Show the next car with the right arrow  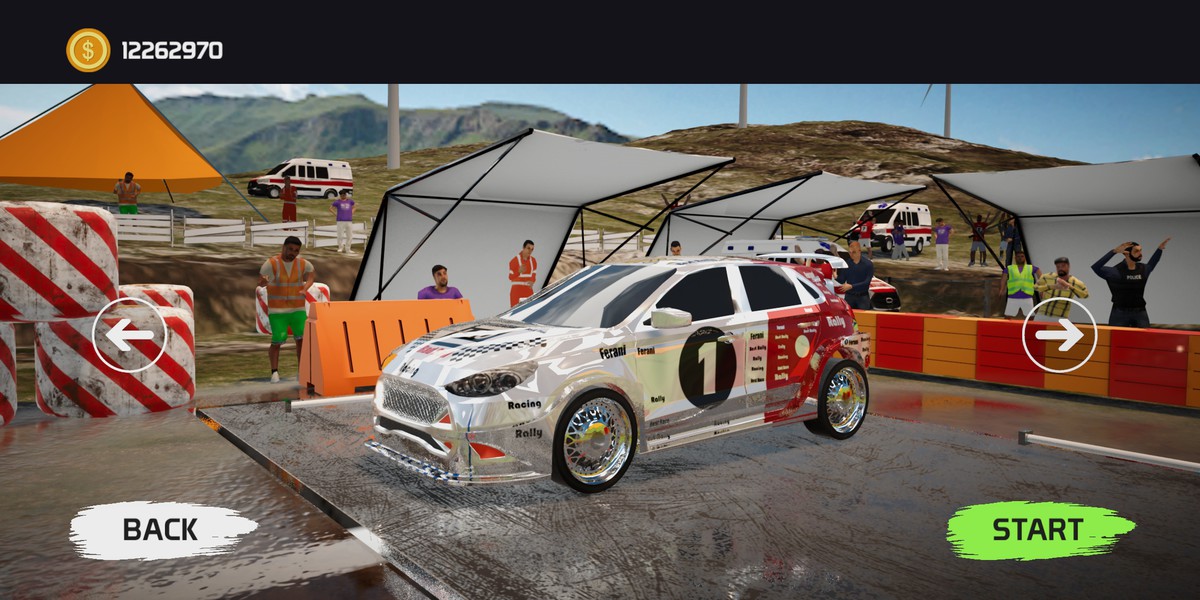[1059, 335]
